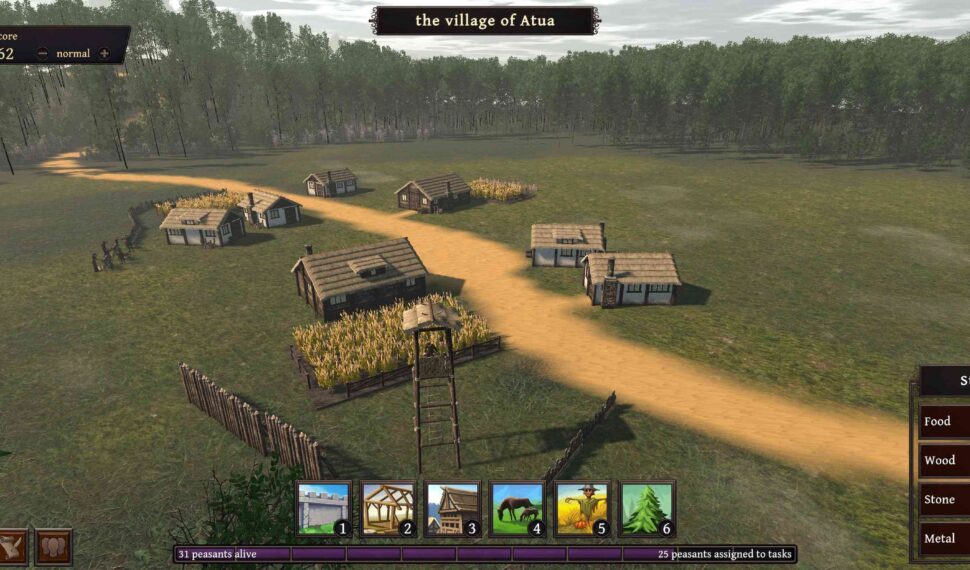The image size is (970, 570).
Task: Select the stone wall build category
Action: (324, 508)
